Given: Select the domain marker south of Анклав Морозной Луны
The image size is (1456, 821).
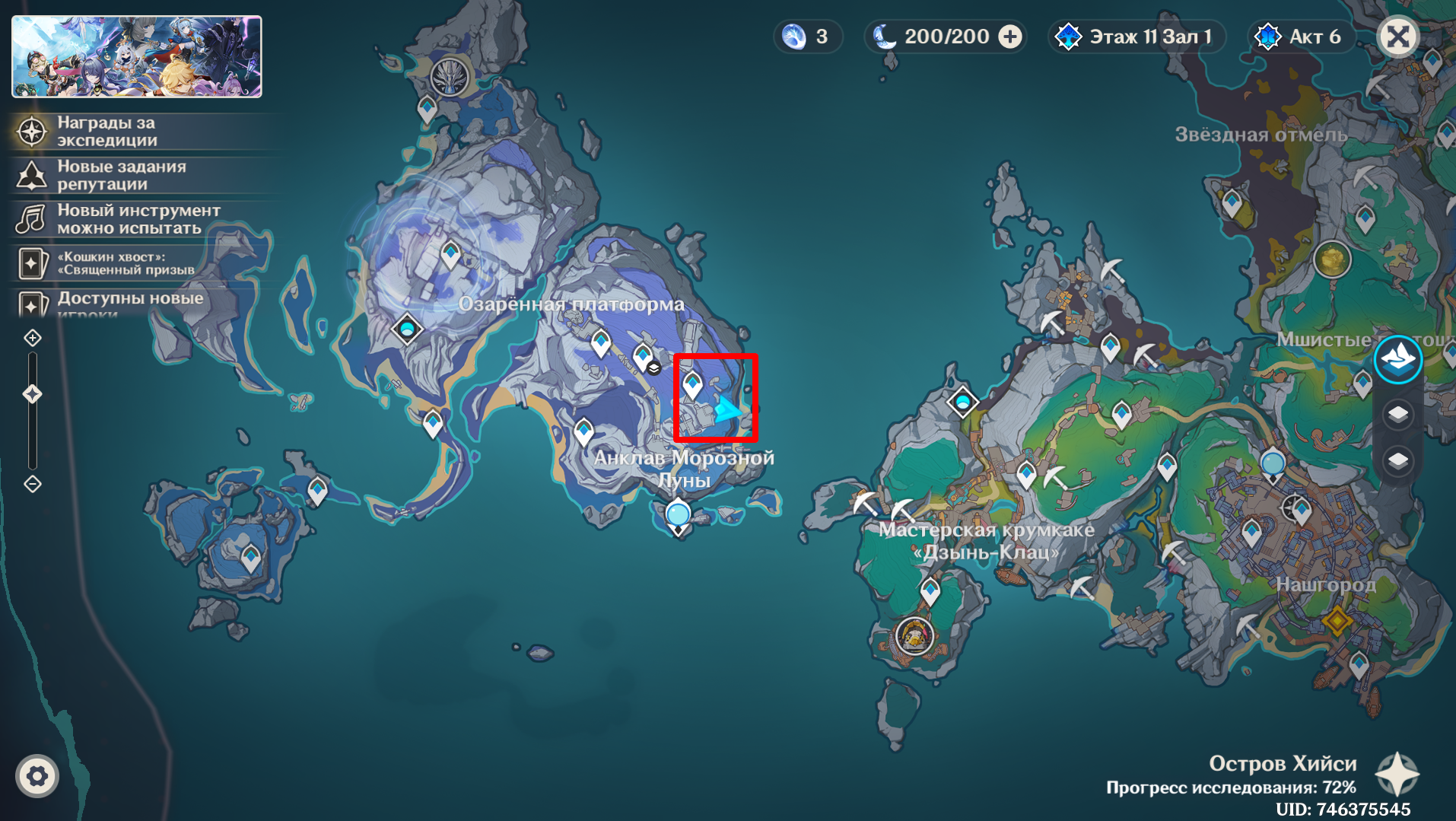Looking at the screenshot, I should [678, 516].
